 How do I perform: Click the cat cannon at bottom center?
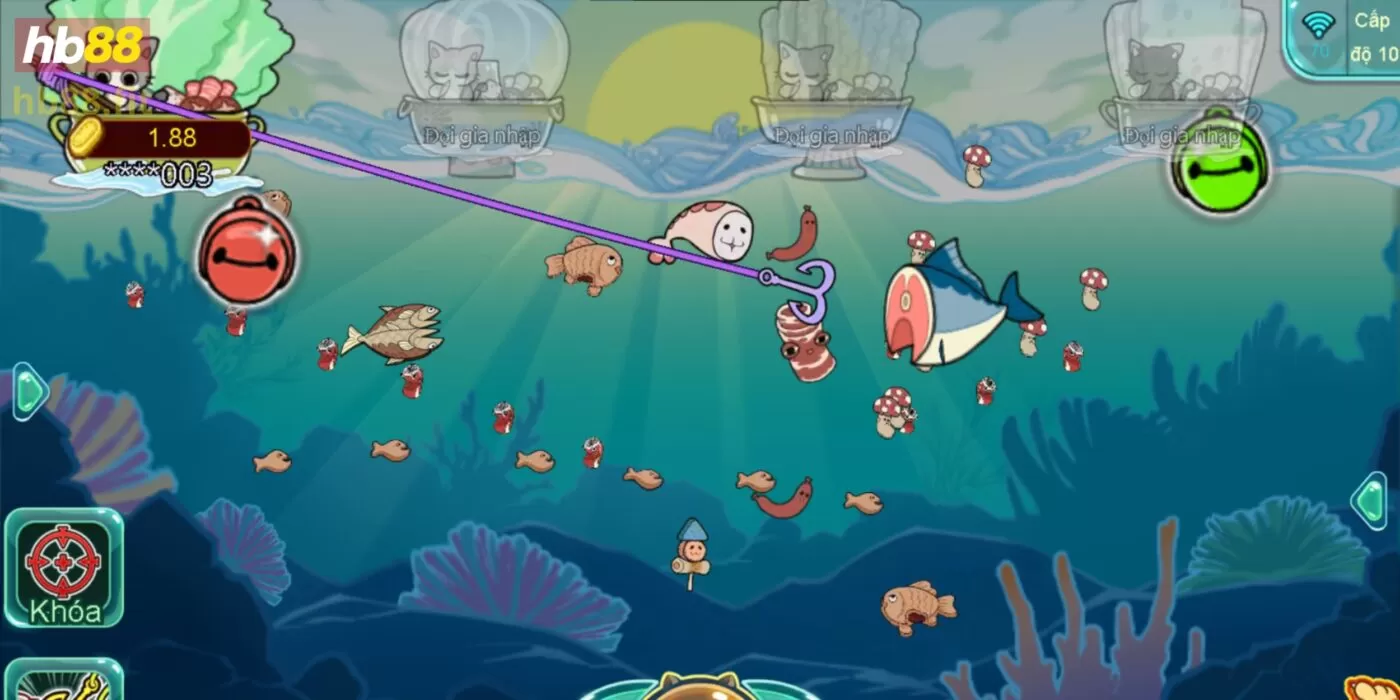[699, 687]
